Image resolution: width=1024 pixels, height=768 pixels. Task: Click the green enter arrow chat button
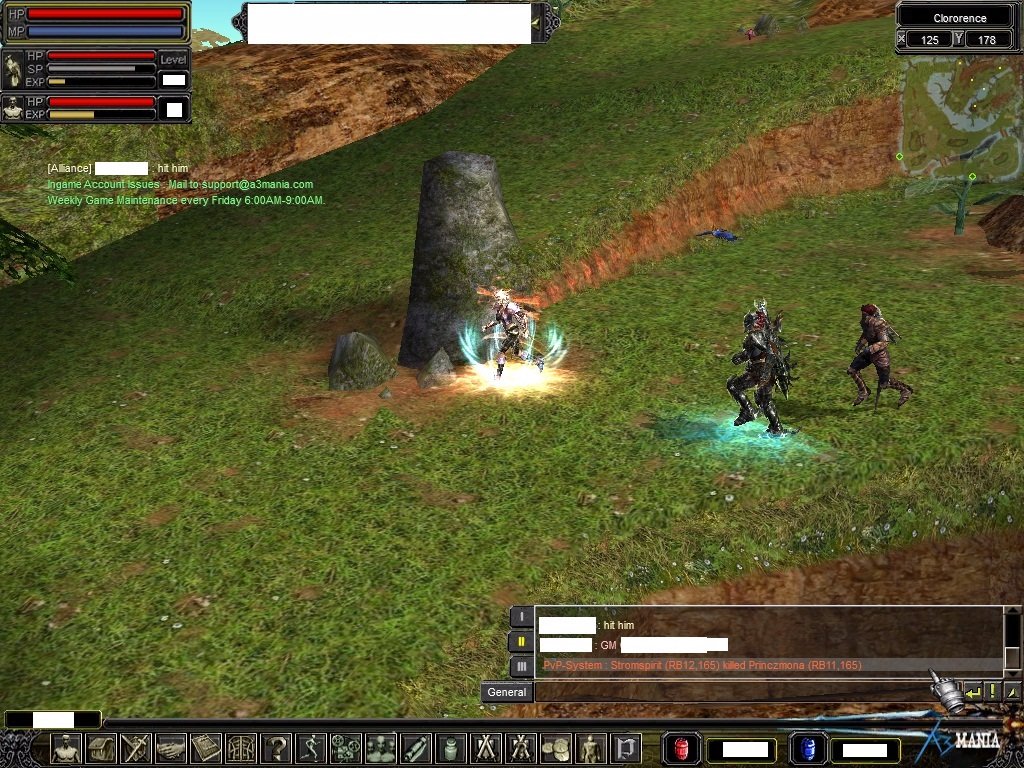point(973,692)
